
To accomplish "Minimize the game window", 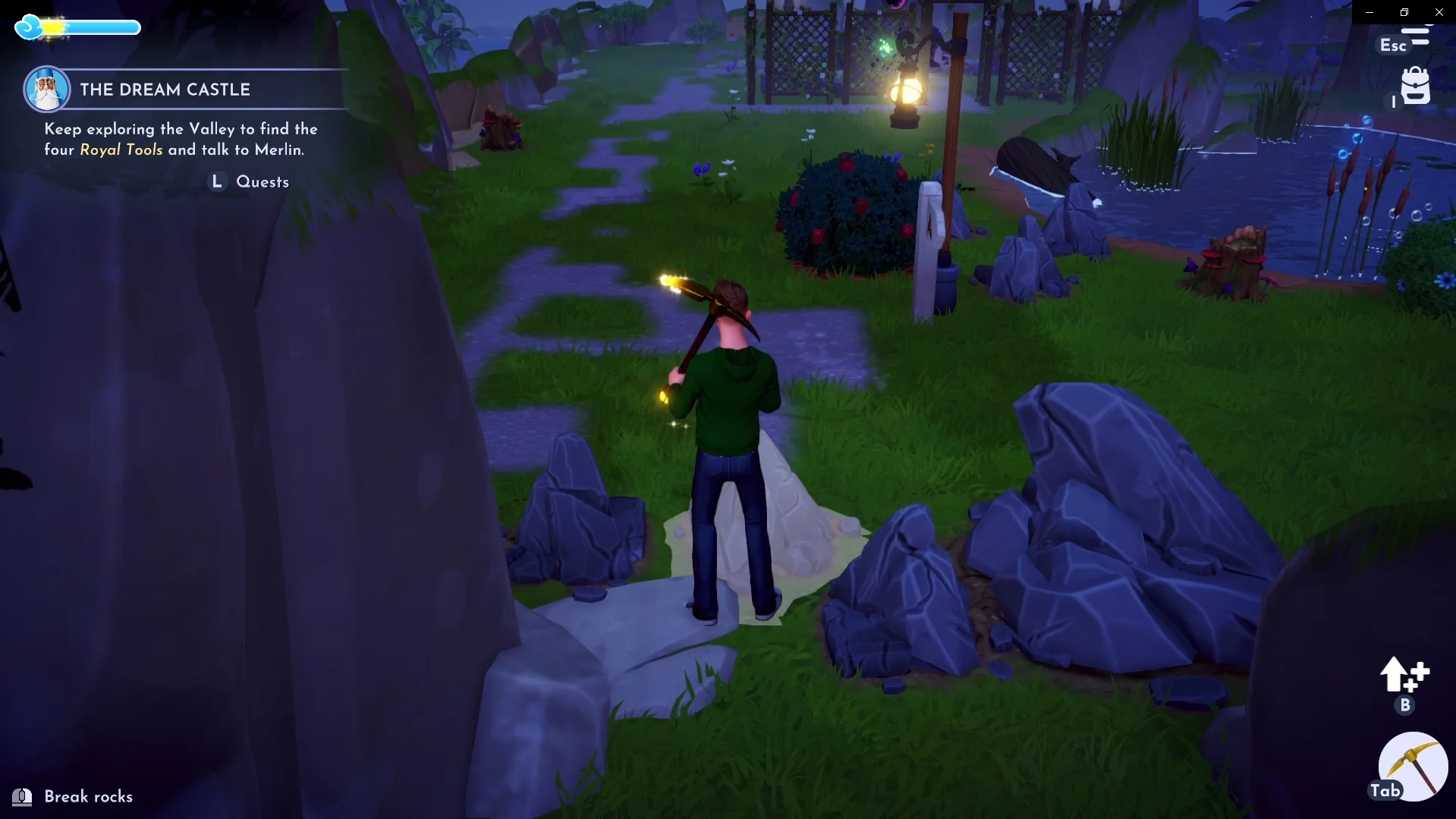I will 1370,12.
